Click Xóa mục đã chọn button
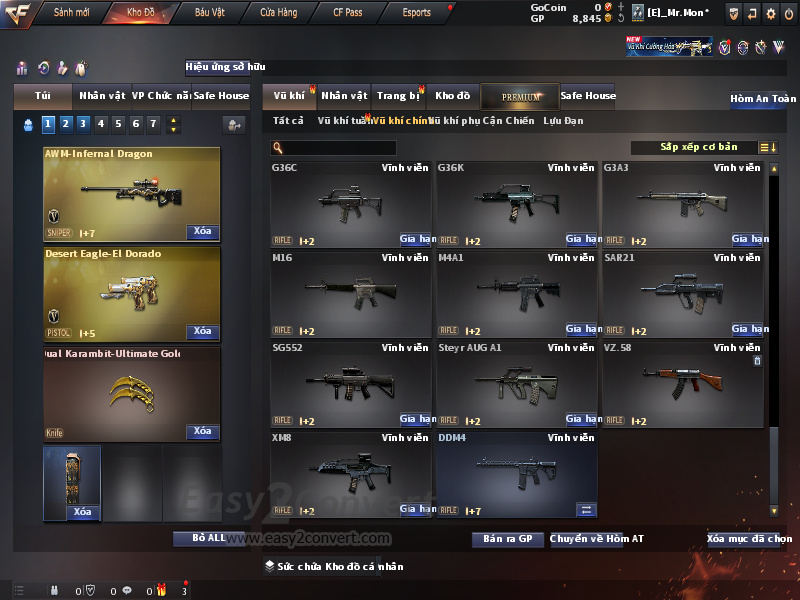The image size is (800, 600). click(x=749, y=539)
